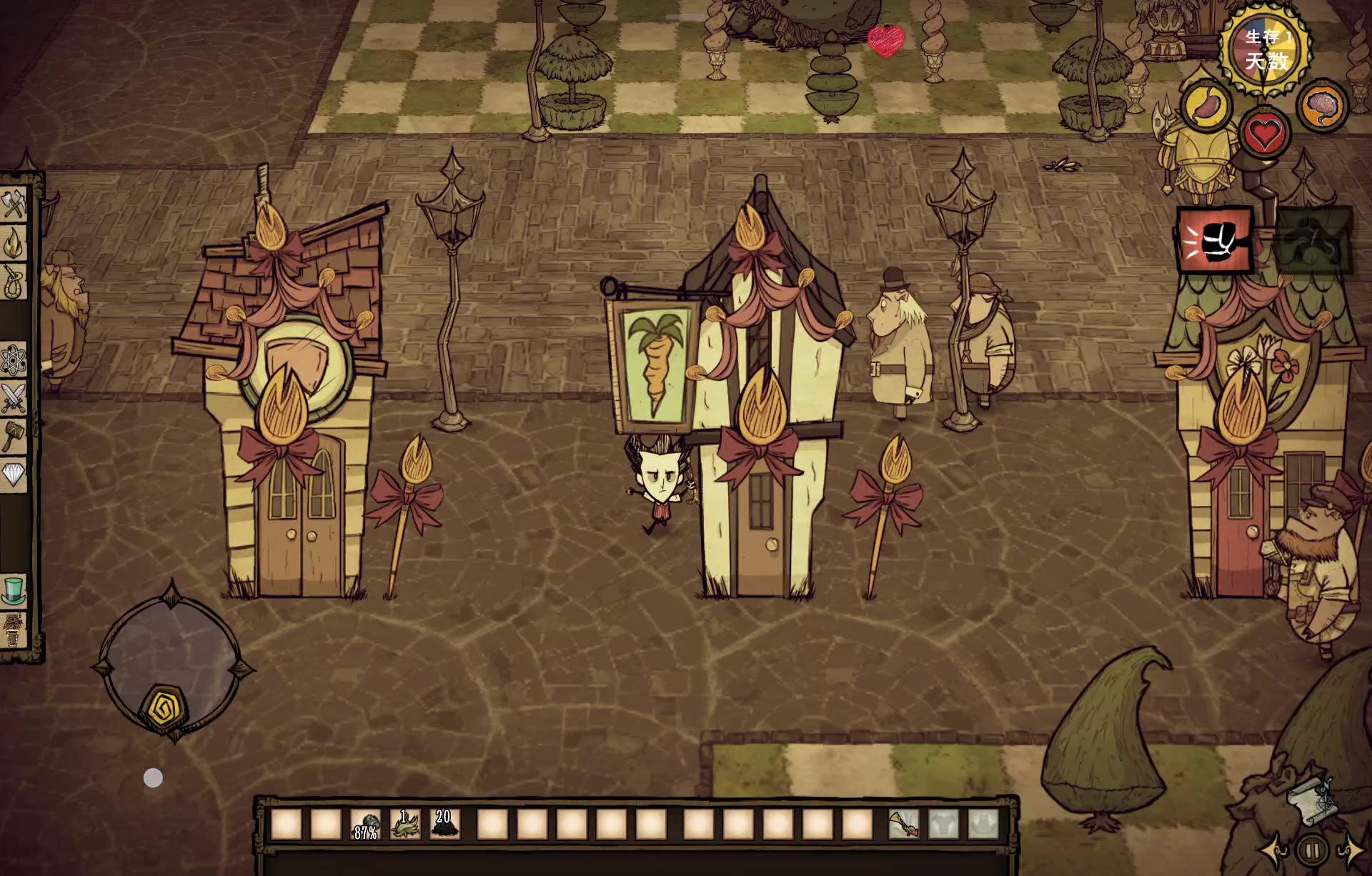Open the crossed swords Fight tab

[14, 398]
